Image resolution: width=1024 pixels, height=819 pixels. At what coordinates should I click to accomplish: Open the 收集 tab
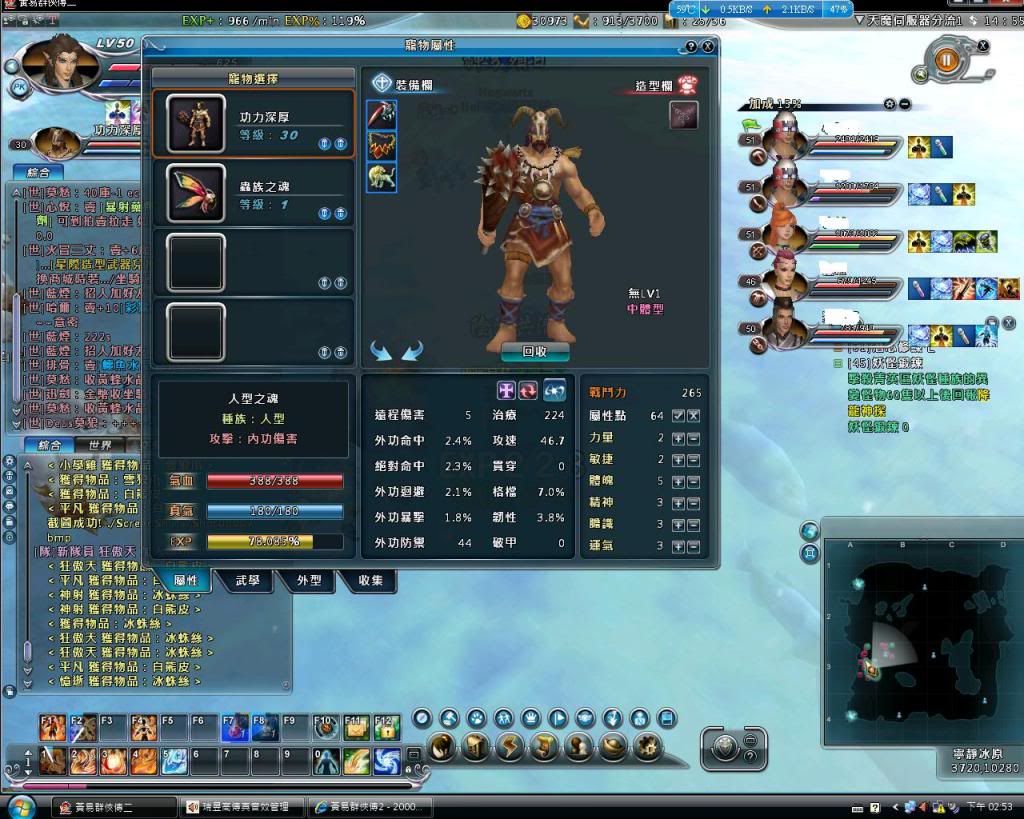pyautogui.click(x=369, y=580)
